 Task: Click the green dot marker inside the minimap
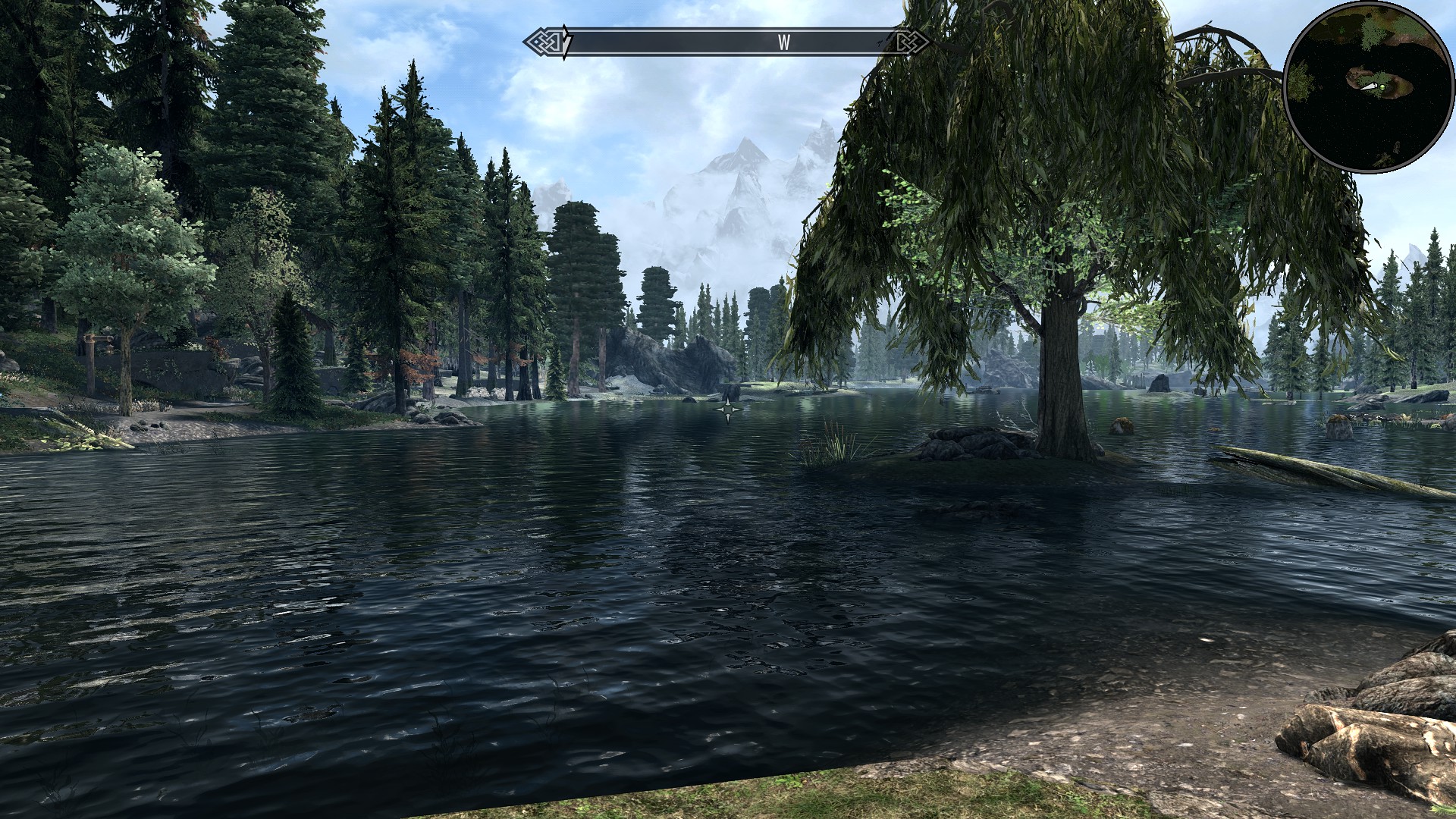pos(1382,87)
